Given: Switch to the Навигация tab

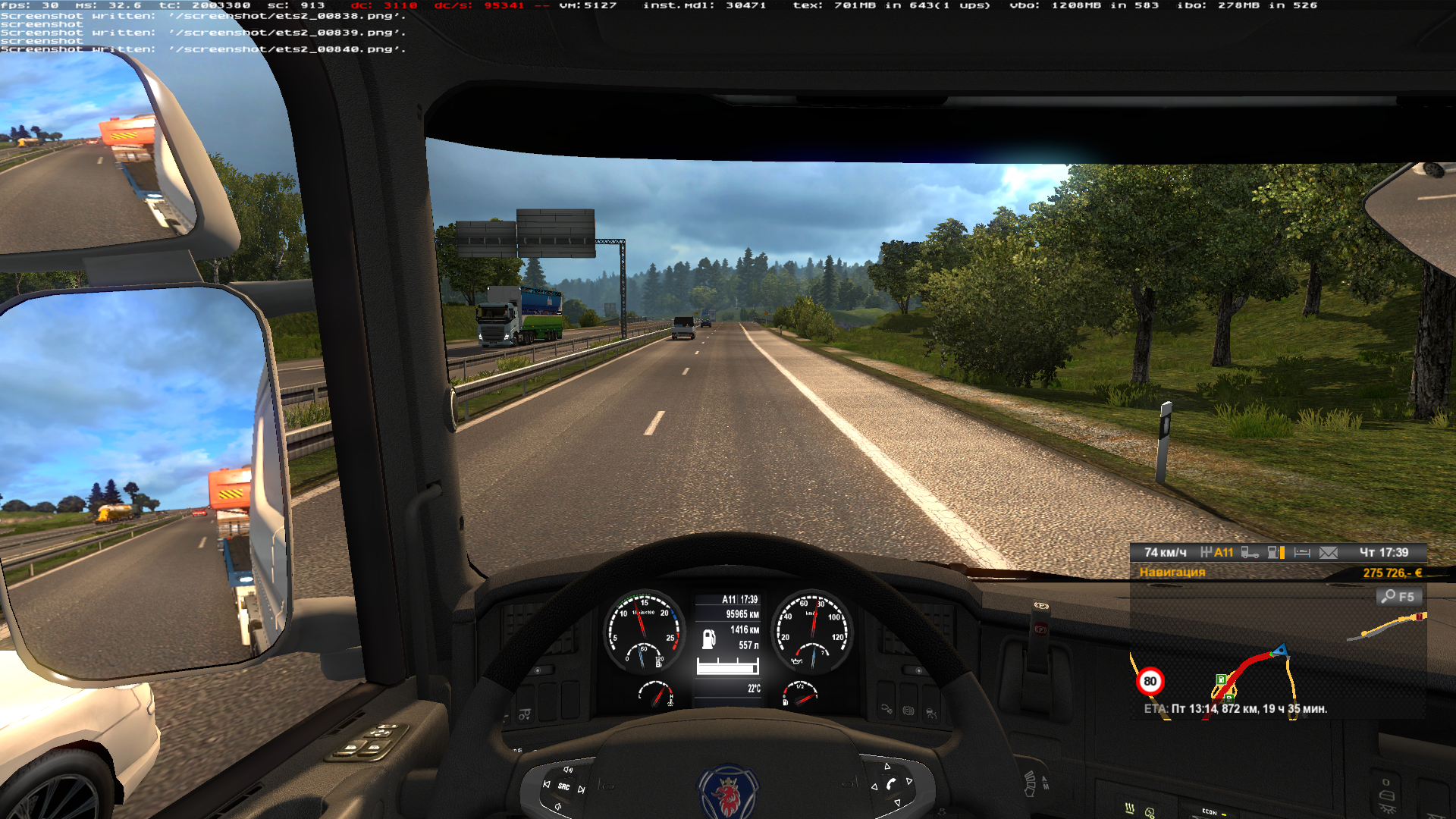Looking at the screenshot, I should (x=1172, y=573).
